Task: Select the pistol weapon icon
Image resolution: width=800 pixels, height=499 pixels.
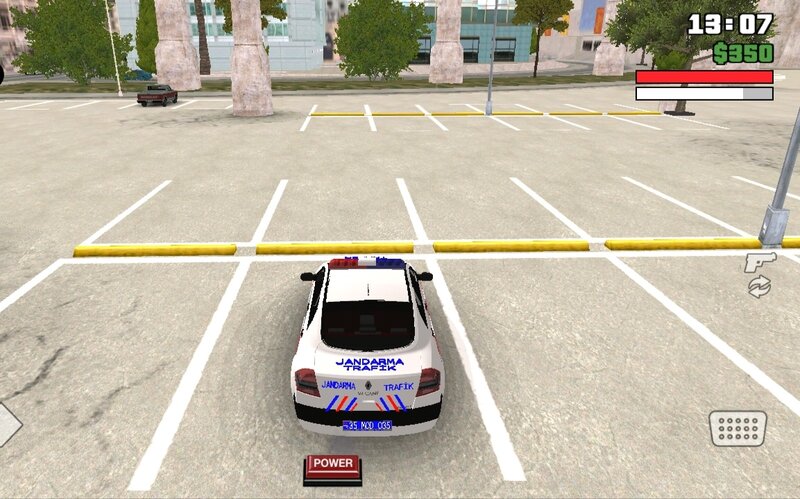Action: pyautogui.click(x=759, y=263)
